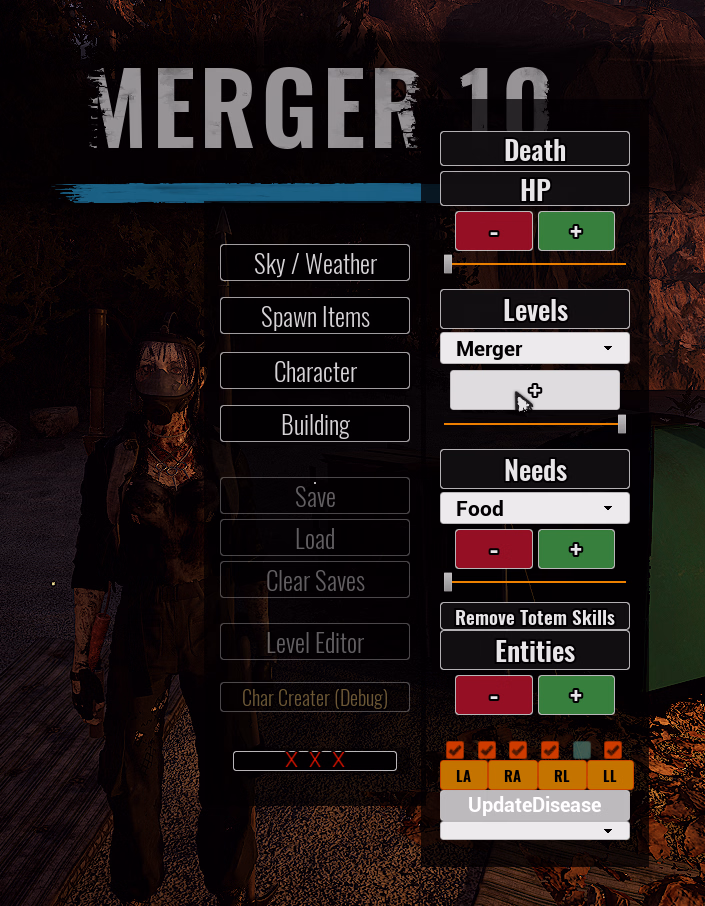Expand the Merger levels dropdown
Screen dimensions: 705x906
(534, 349)
